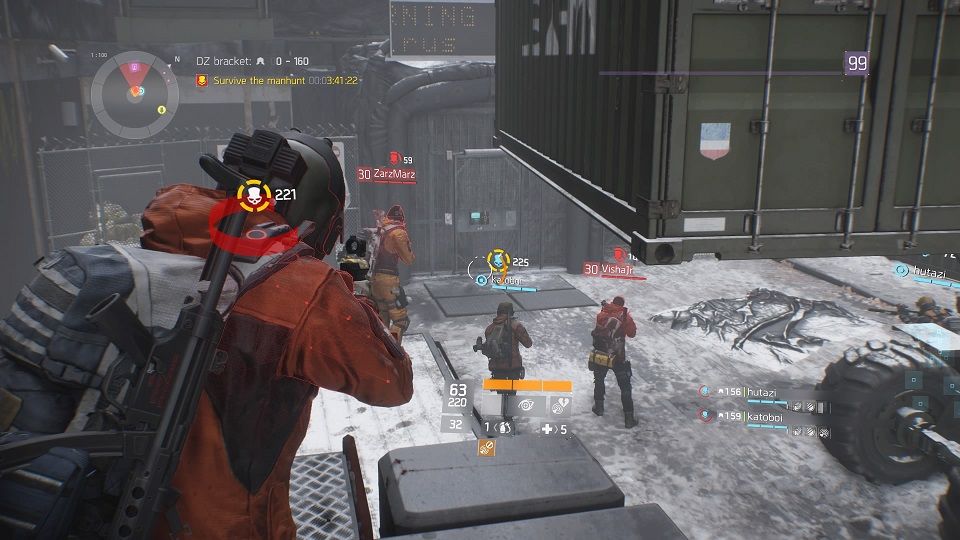The image size is (960, 540).
Task: Target the ZarzMarz rogue nameplate
Action: pos(393,174)
